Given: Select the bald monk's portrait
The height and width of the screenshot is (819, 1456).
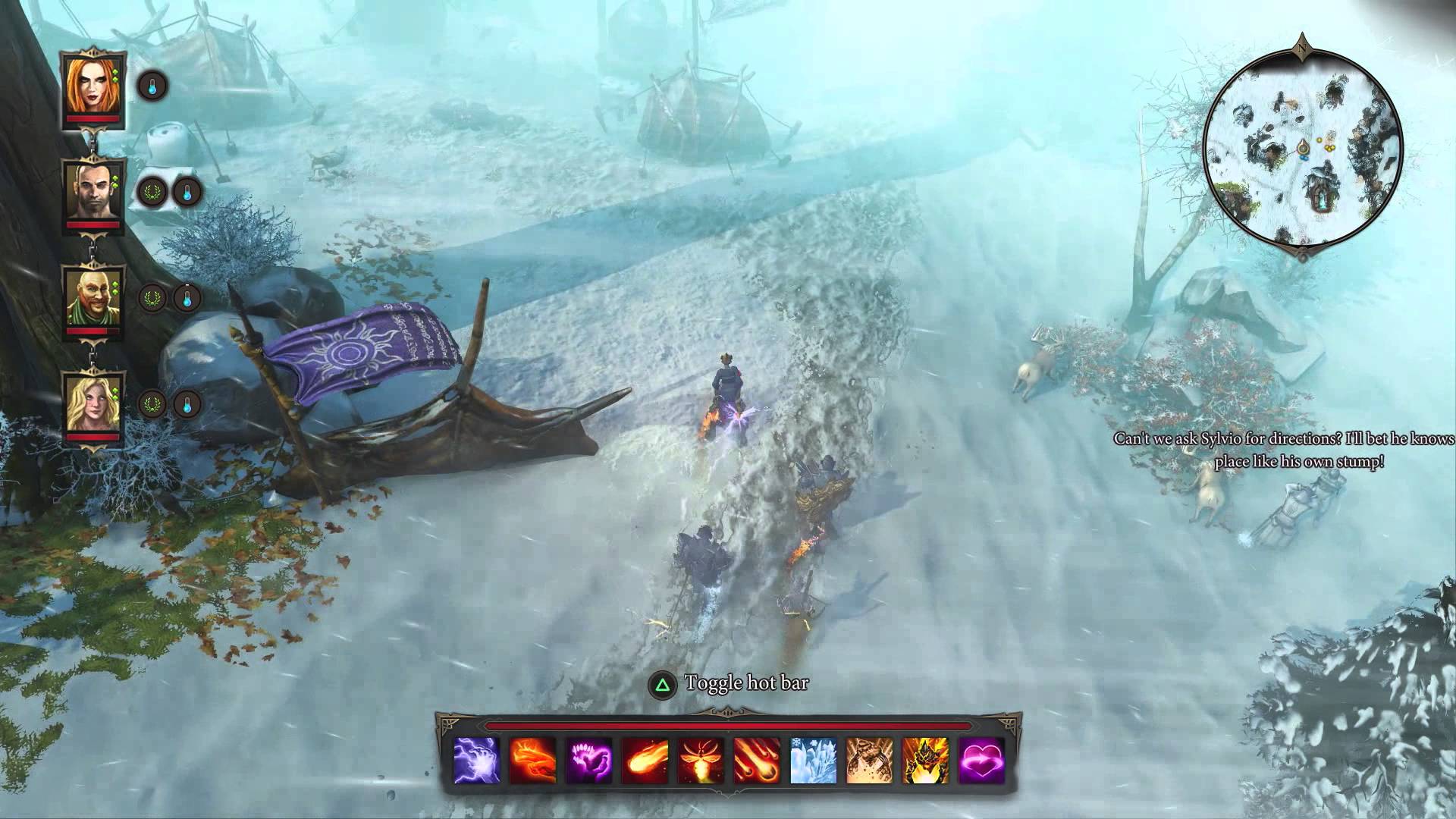Looking at the screenshot, I should [94, 299].
